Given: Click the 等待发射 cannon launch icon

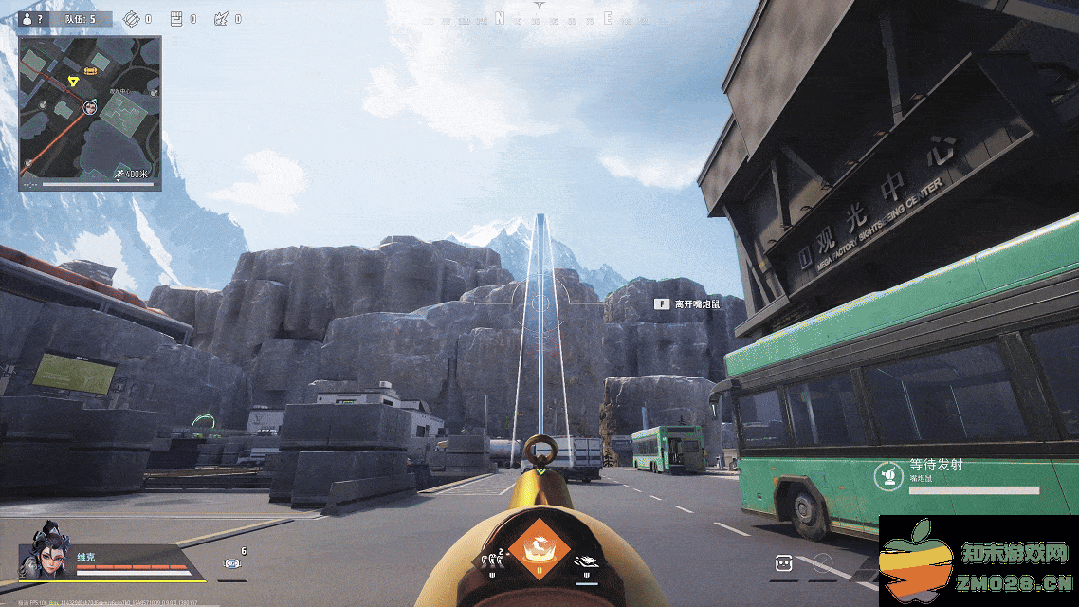Looking at the screenshot, I should (x=887, y=475).
